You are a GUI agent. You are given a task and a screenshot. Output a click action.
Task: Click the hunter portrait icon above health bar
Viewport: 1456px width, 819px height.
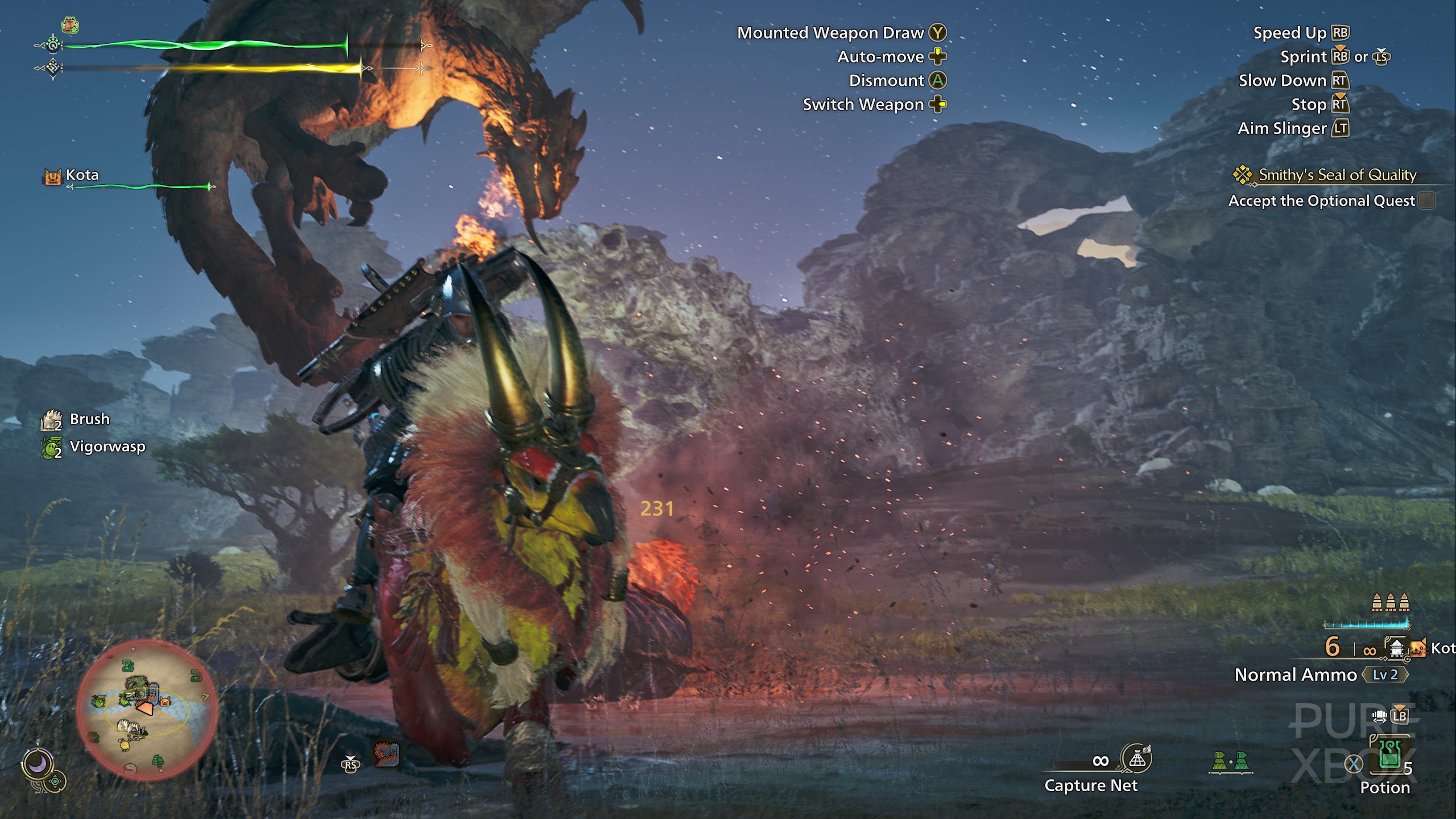(70, 25)
